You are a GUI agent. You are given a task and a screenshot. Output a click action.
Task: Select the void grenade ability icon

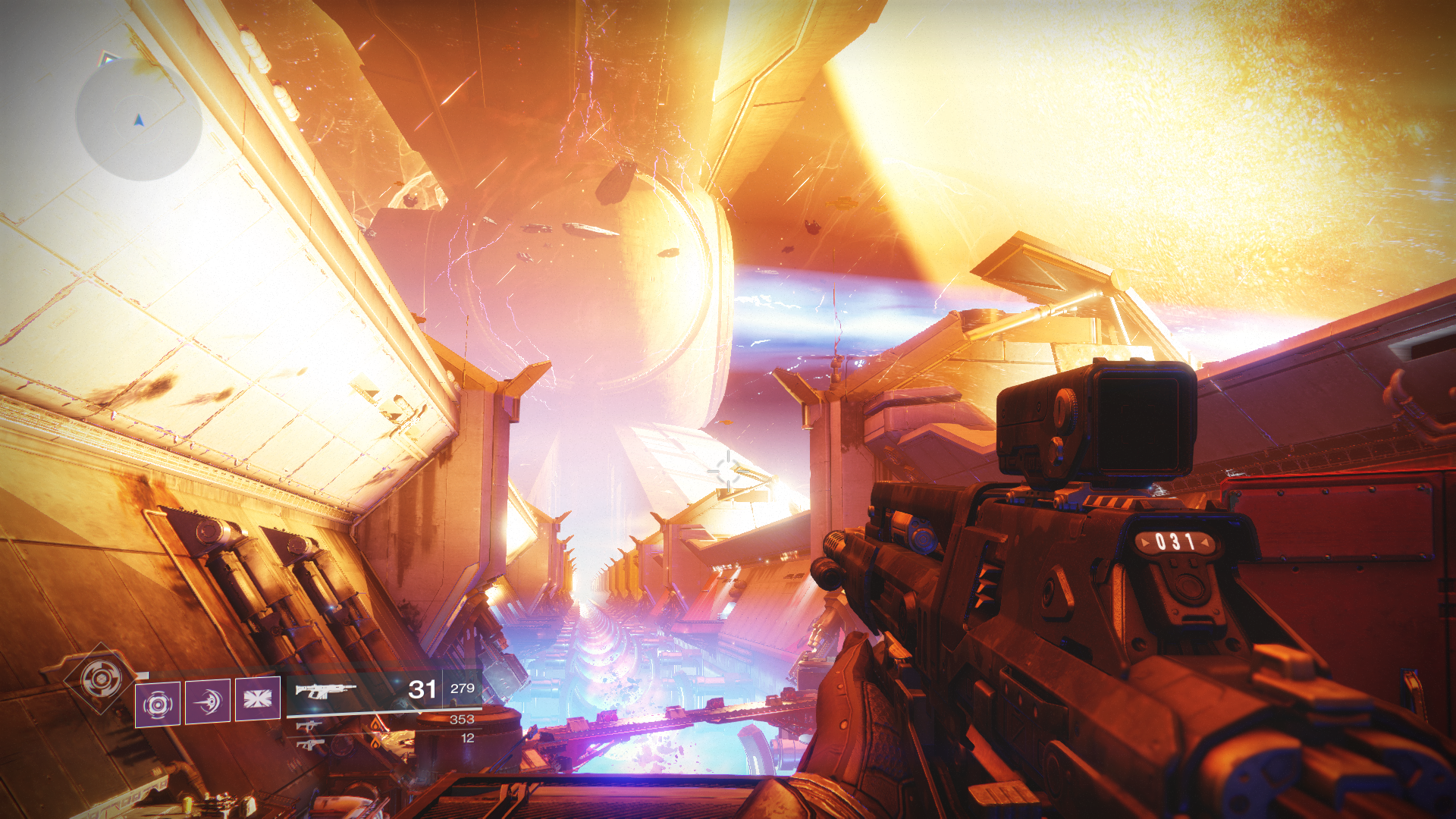click(x=158, y=704)
